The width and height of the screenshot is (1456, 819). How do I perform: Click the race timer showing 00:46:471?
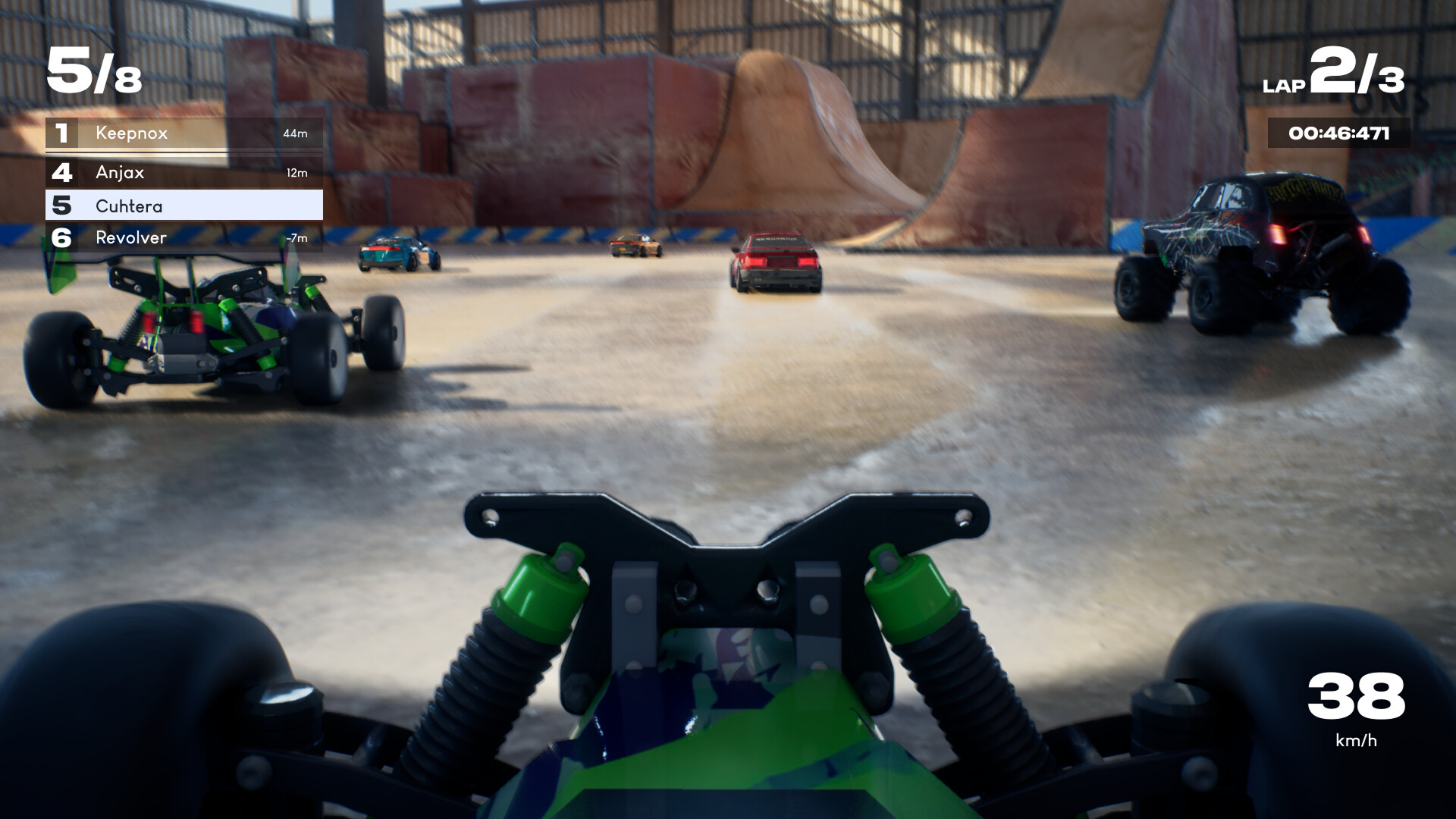tap(1338, 133)
